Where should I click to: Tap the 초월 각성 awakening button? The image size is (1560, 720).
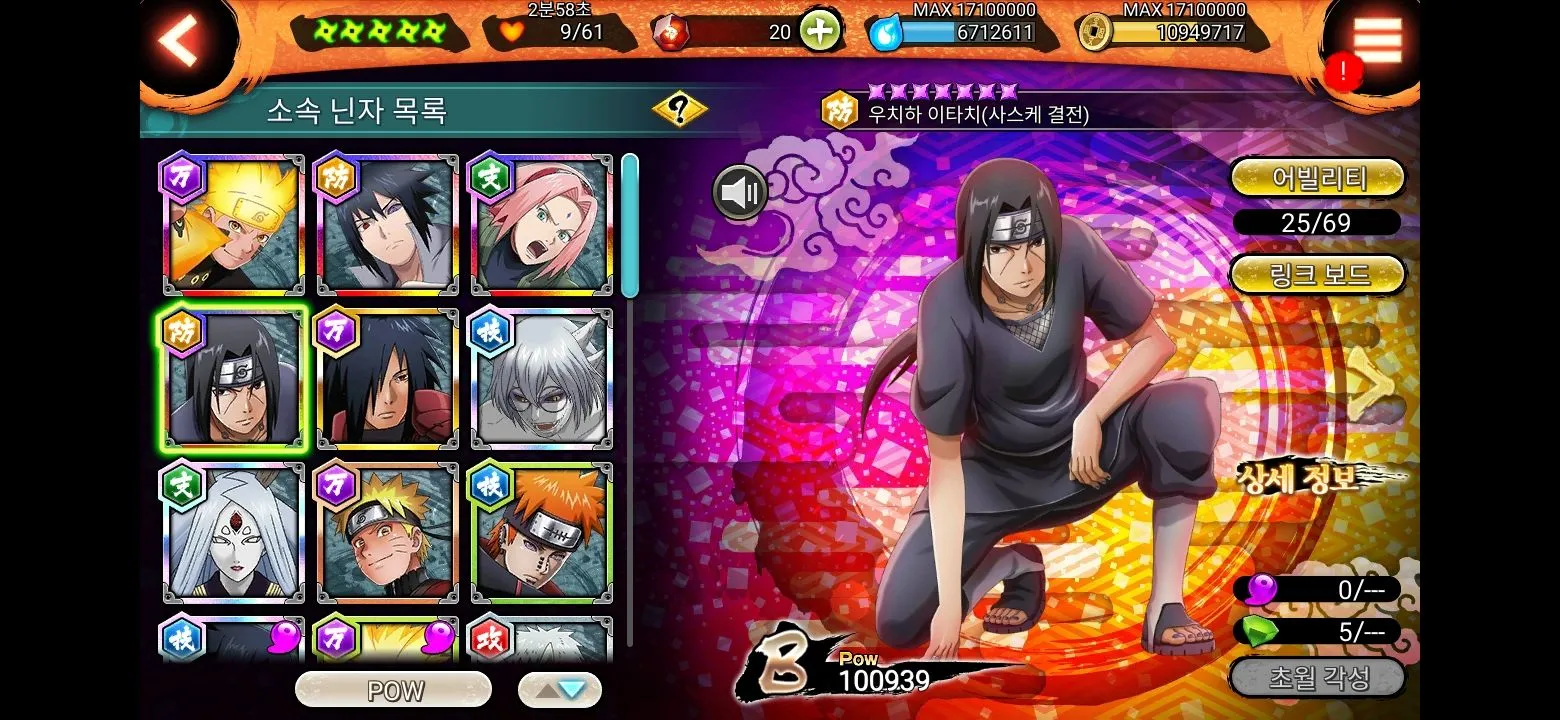pyautogui.click(x=1317, y=678)
